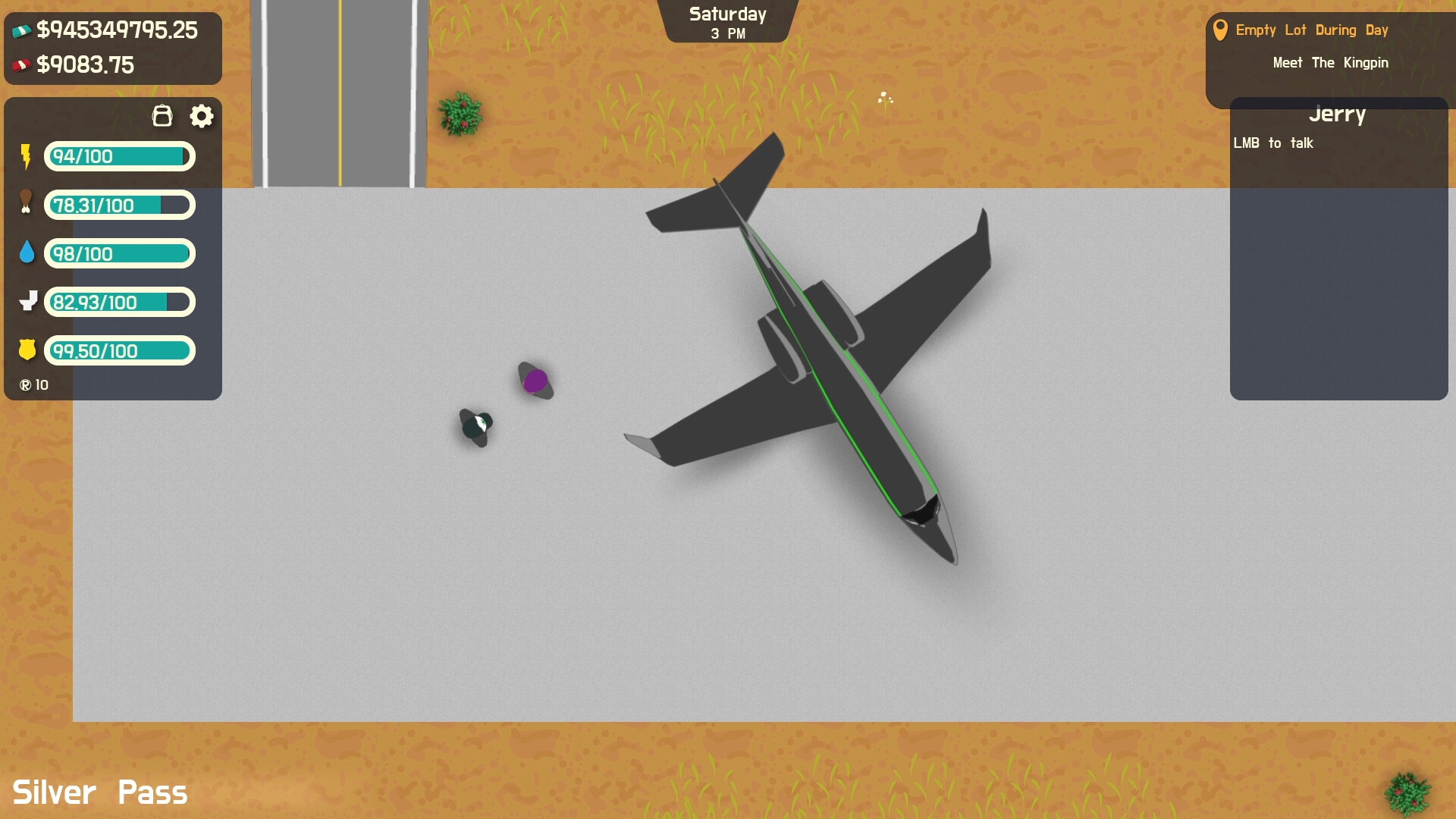Click the map pin quest location icon
This screenshot has width=1456, height=819.
point(1221,30)
